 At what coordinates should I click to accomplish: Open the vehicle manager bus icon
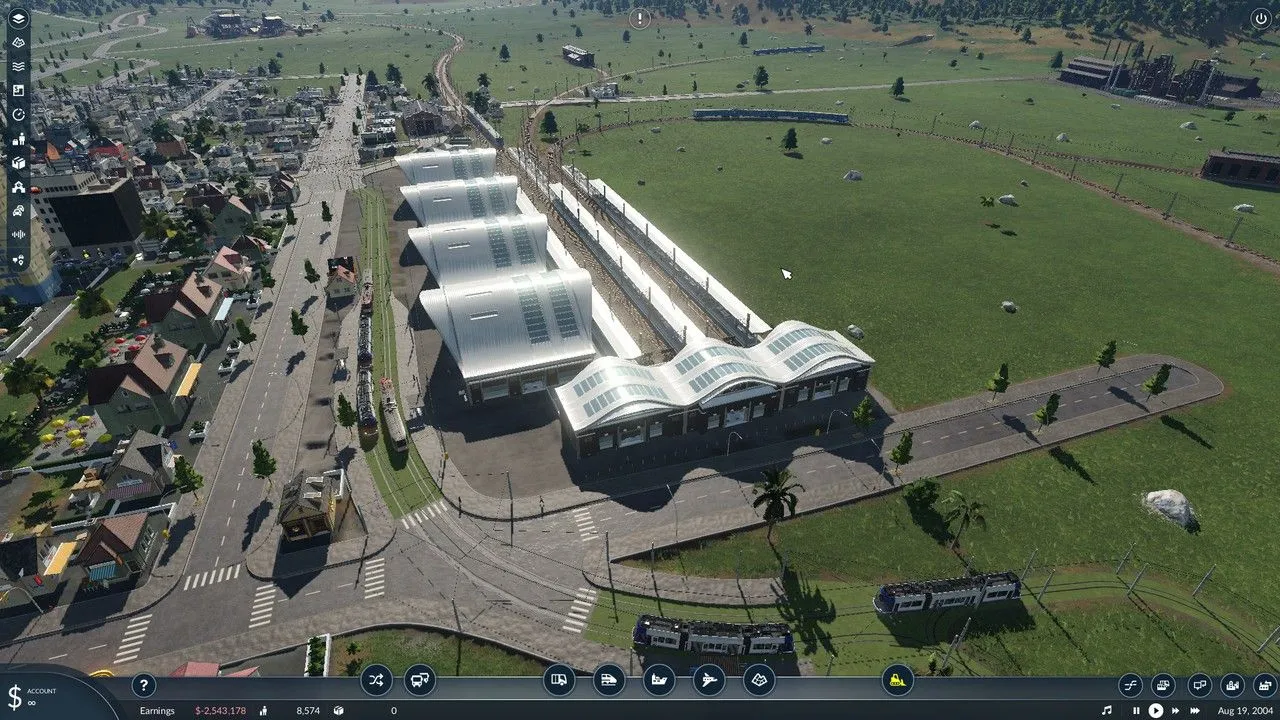420,681
